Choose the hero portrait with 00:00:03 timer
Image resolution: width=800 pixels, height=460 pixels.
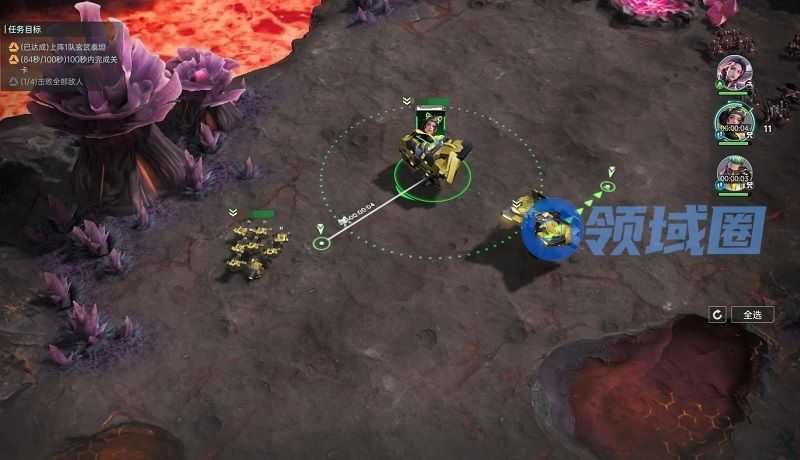coord(733,173)
